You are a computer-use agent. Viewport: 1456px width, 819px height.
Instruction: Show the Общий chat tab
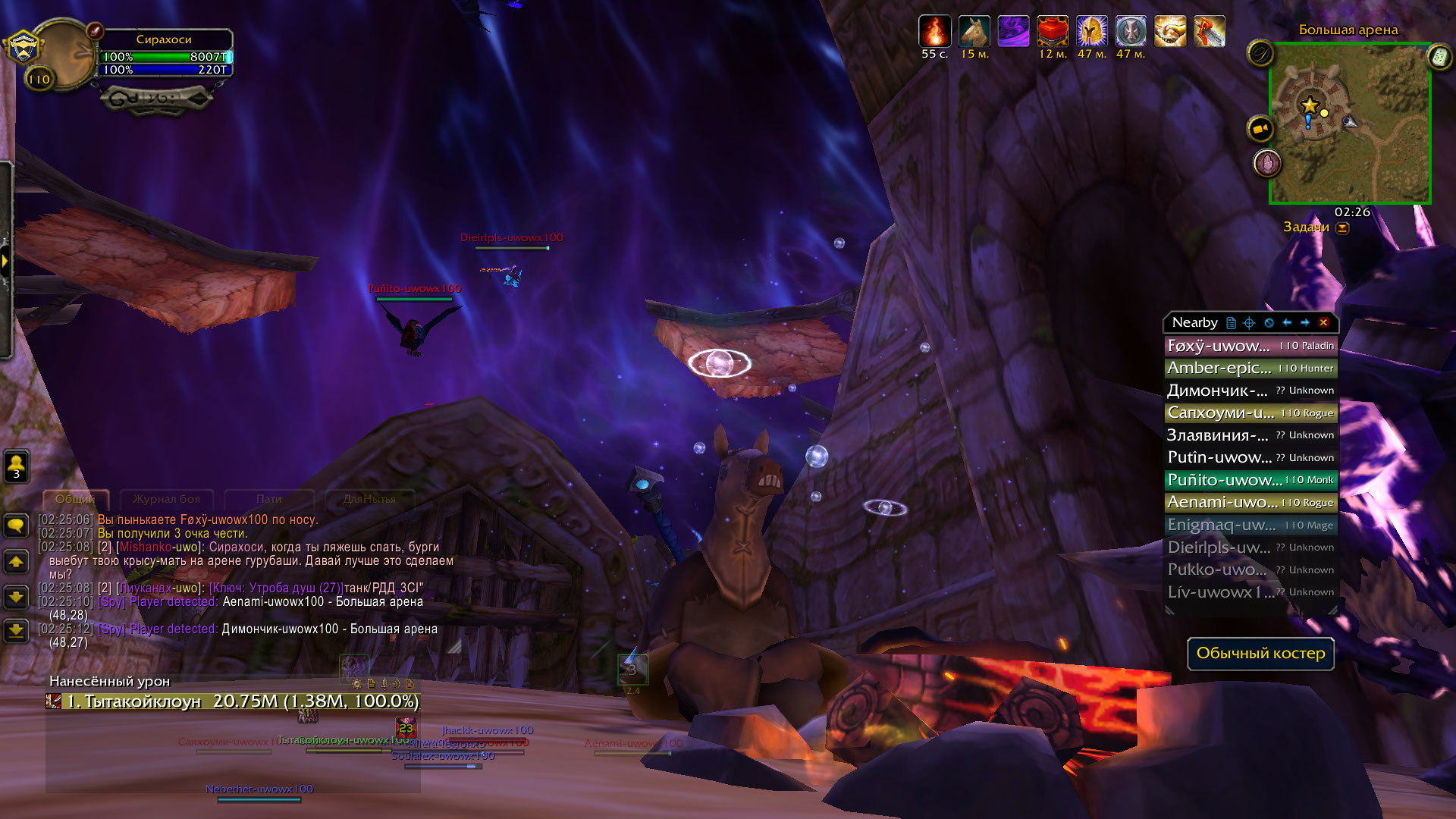pos(75,499)
